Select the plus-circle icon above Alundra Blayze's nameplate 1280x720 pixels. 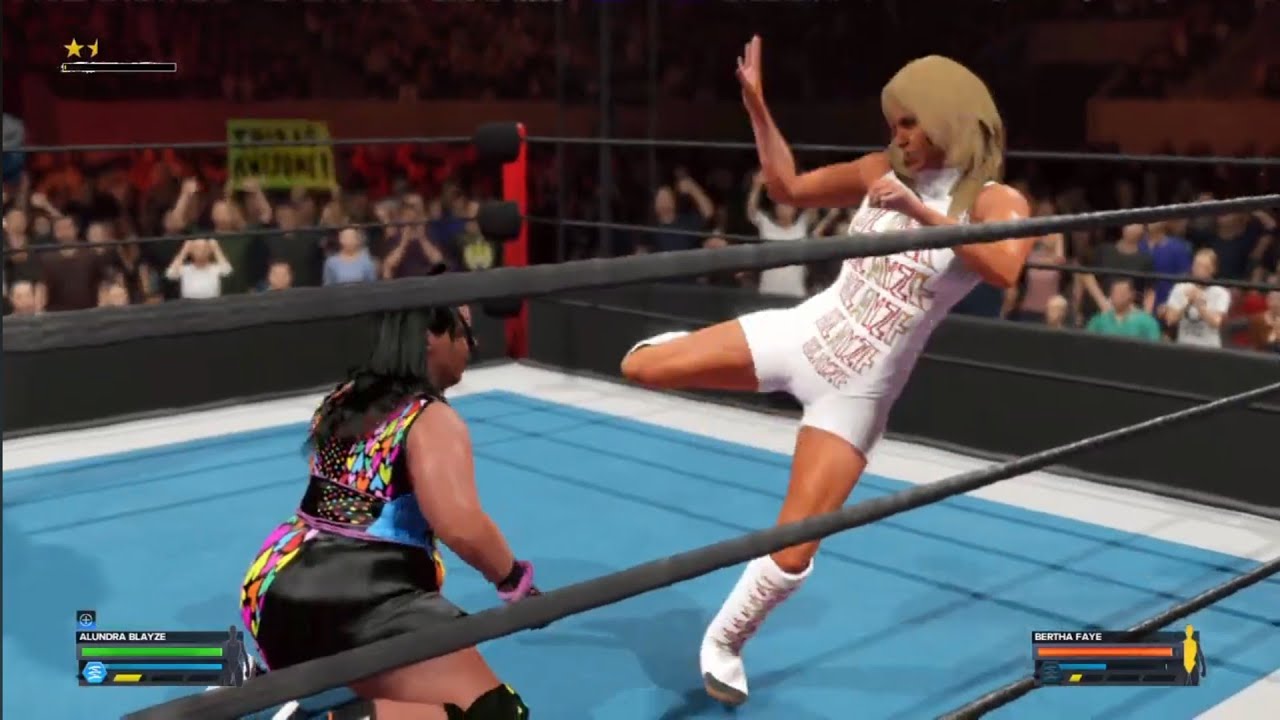click(x=86, y=618)
